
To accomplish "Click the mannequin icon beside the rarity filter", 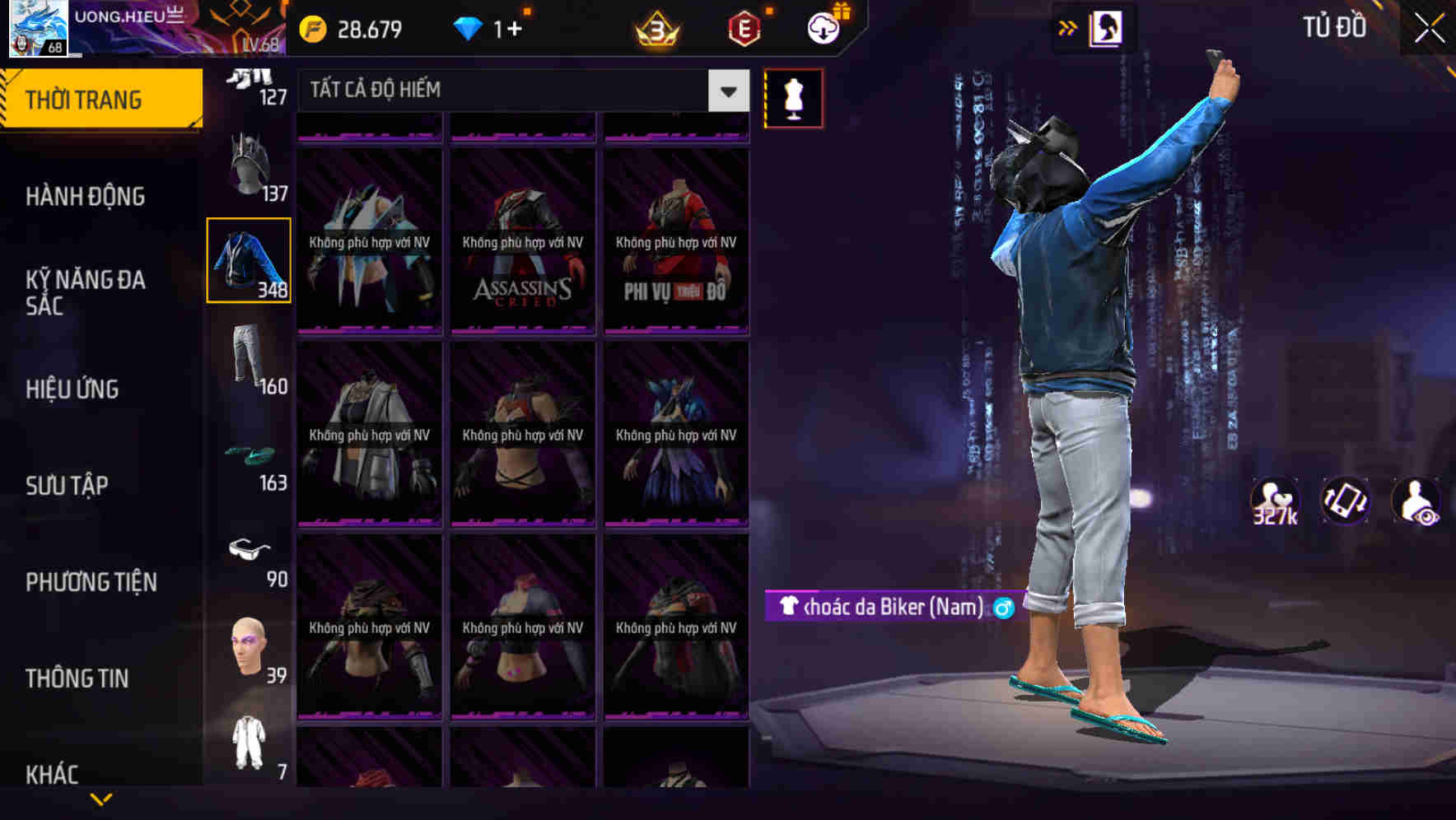I will pos(795,99).
